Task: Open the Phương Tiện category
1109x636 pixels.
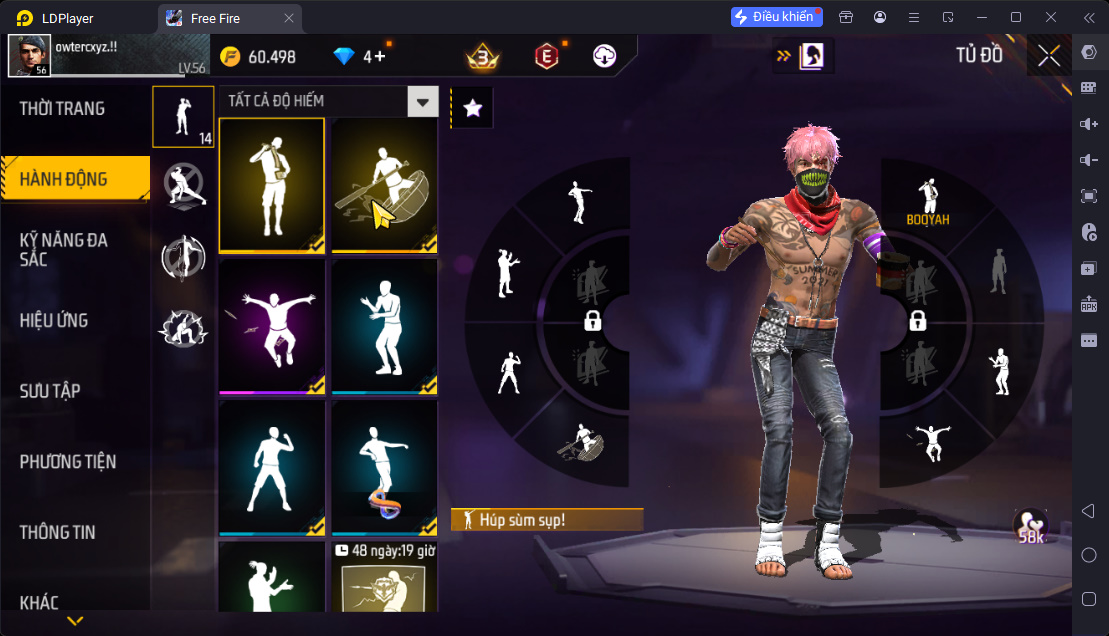Action: tap(68, 462)
